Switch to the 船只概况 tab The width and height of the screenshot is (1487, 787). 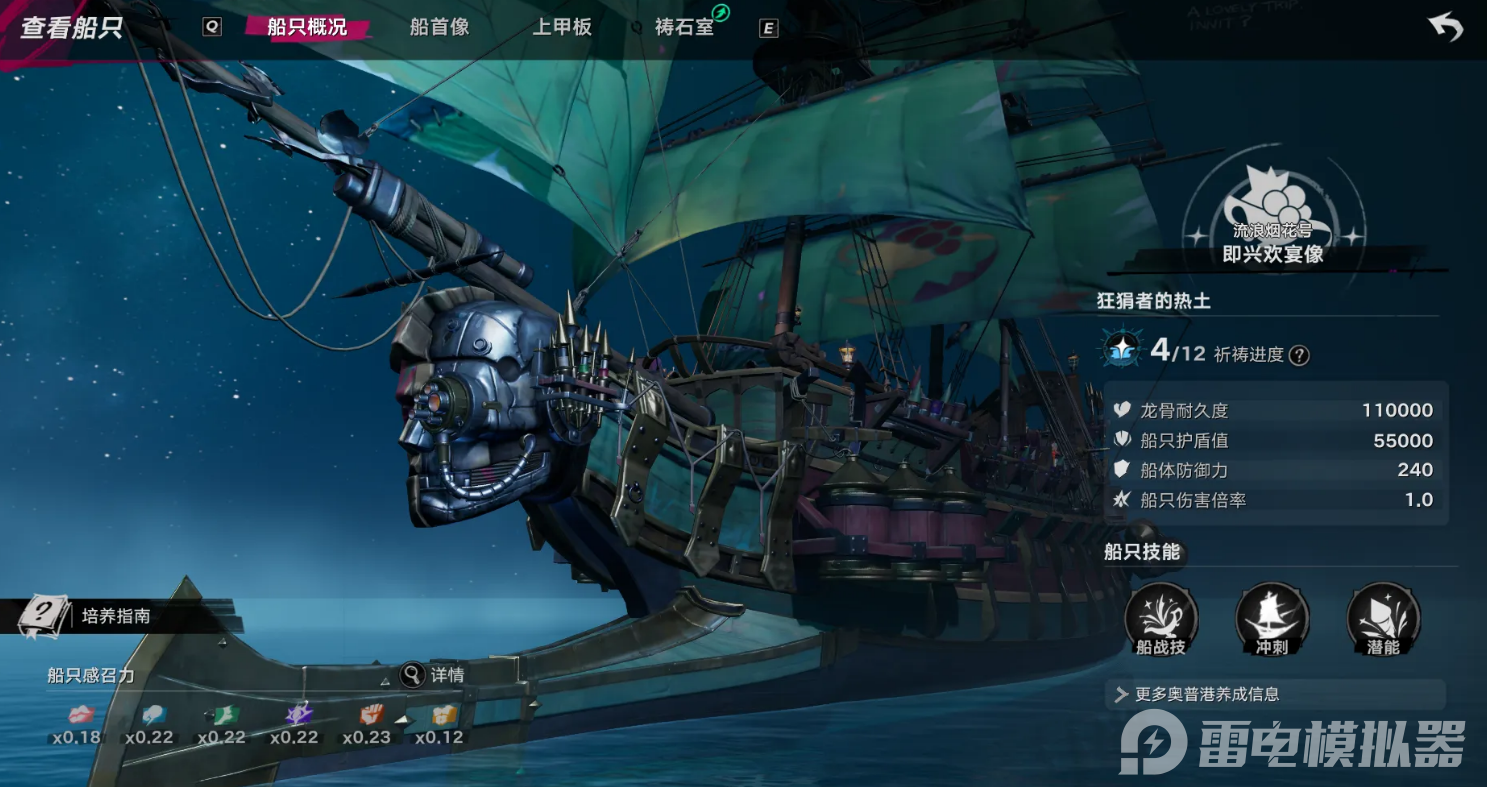(x=306, y=27)
